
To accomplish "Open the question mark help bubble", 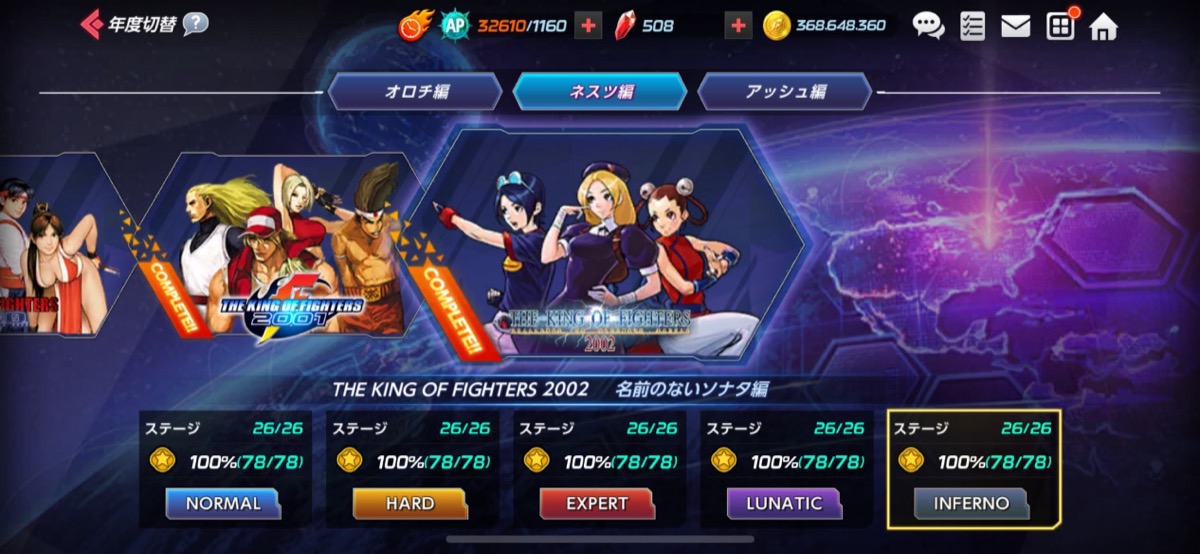I will pos(196,24).
